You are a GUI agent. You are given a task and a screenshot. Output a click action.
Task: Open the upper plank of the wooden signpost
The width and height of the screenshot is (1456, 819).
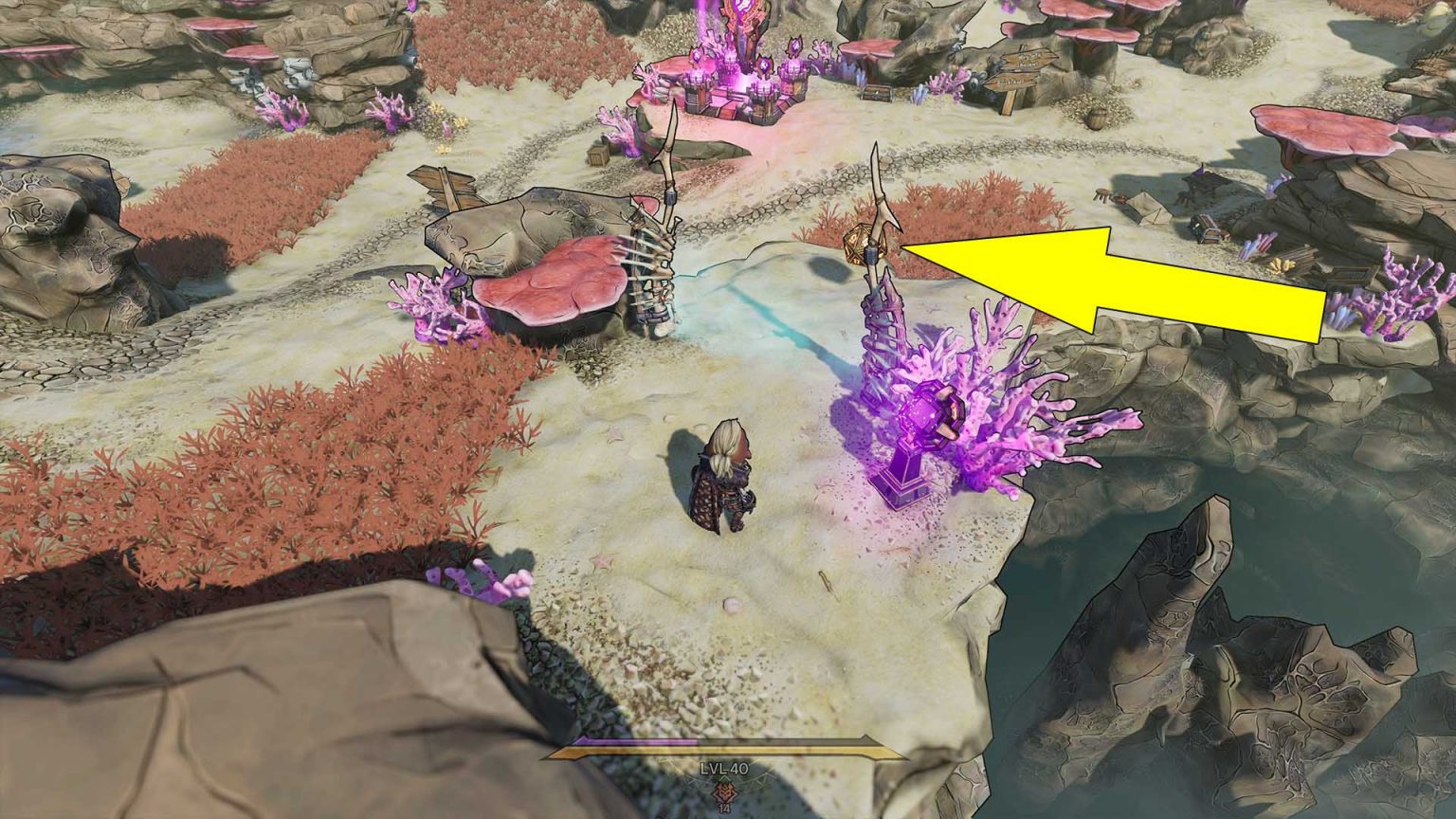pyautogui.click(x=1029, y=59)
